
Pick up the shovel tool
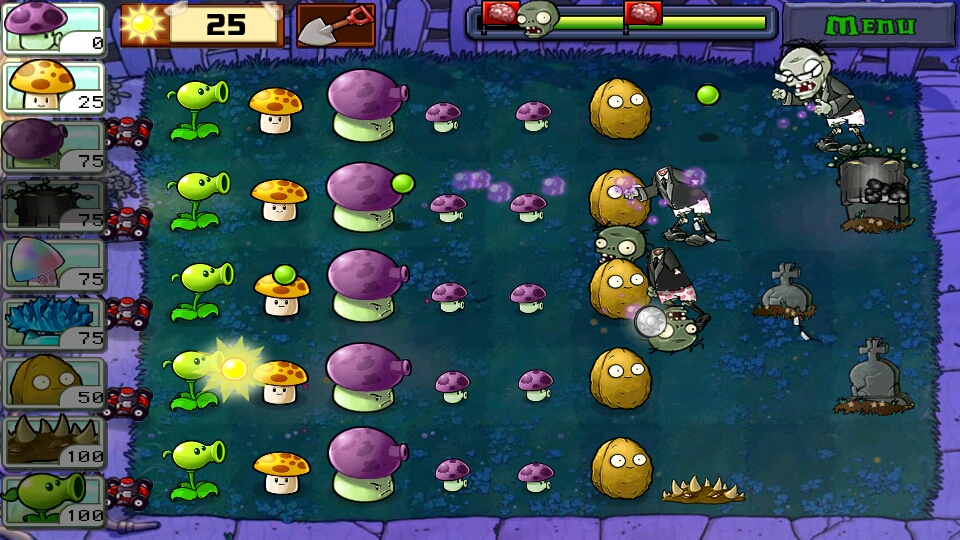[336, 25]
